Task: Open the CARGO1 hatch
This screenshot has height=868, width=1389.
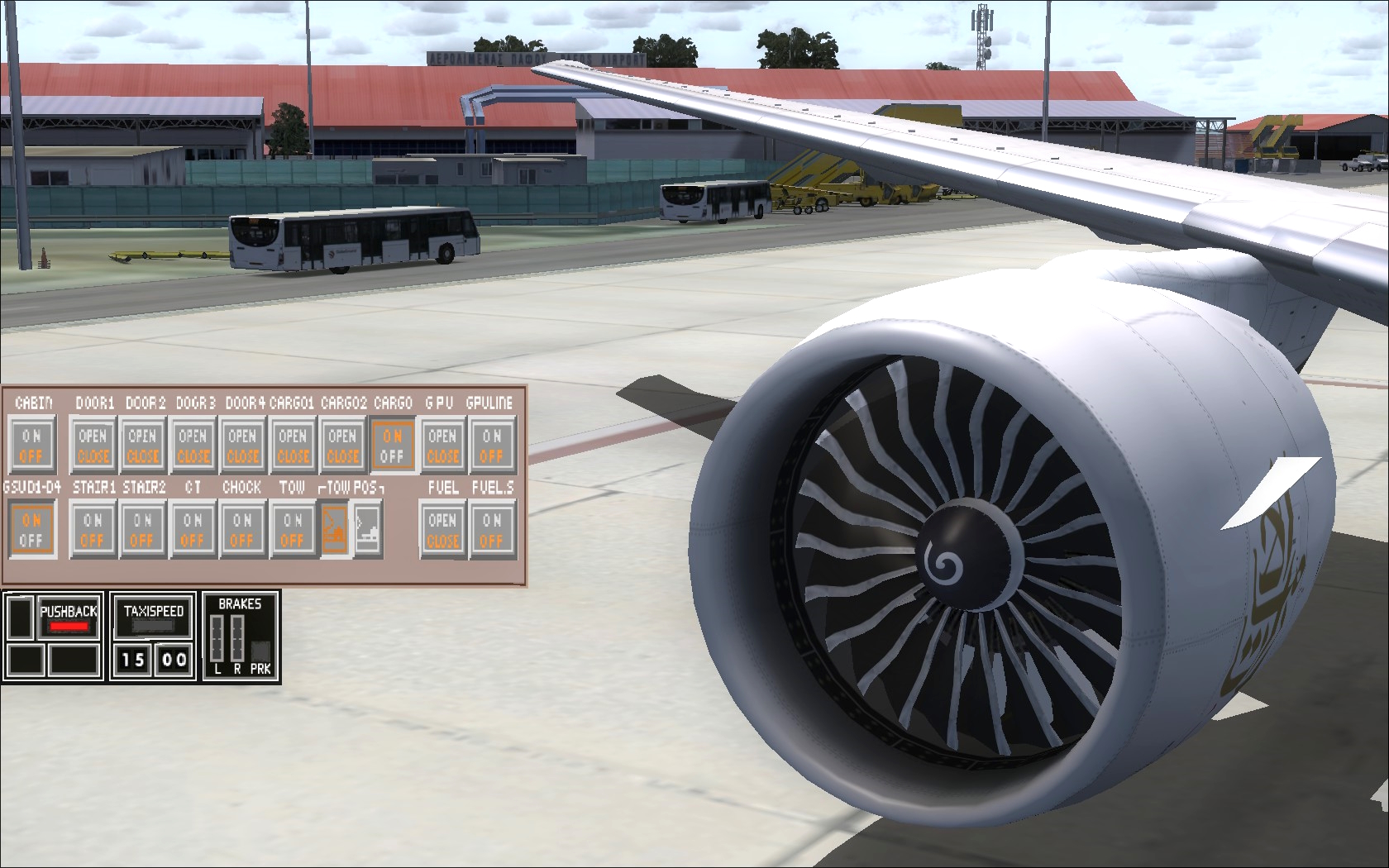Action: tap(292, 436)
